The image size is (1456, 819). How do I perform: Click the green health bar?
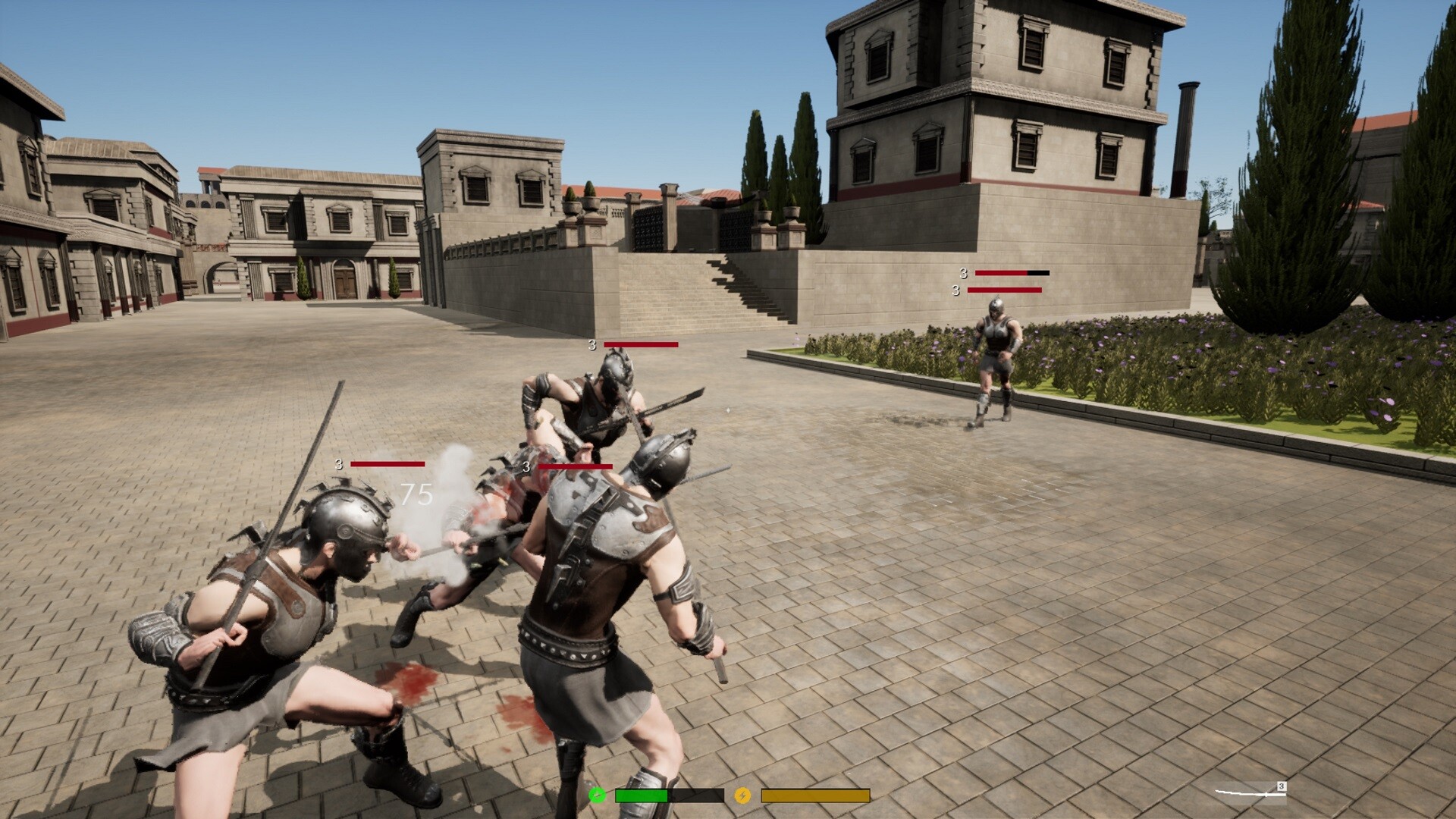click(x=641, y=796)
